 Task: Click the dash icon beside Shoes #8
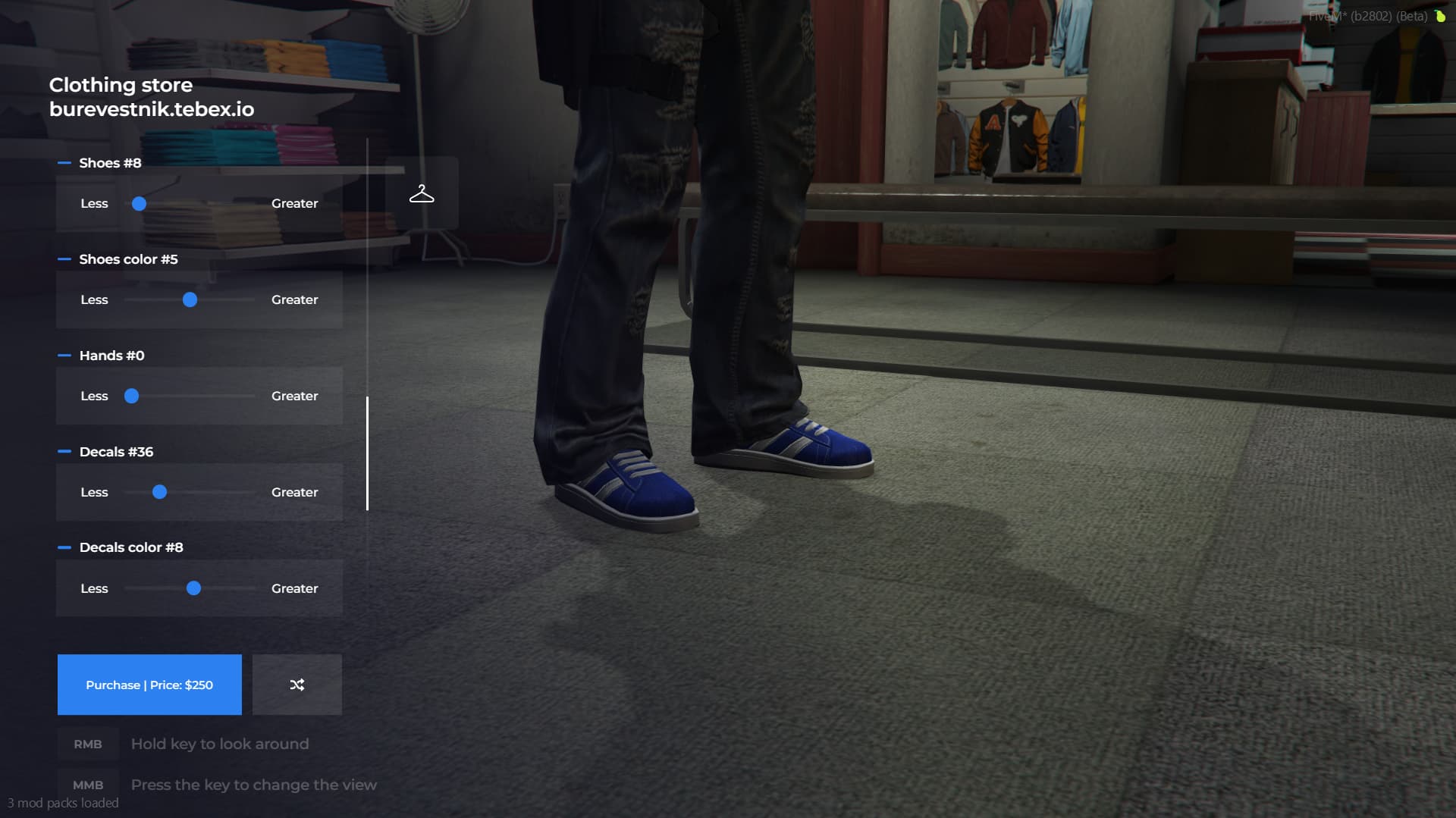click(x=64, y=161)
